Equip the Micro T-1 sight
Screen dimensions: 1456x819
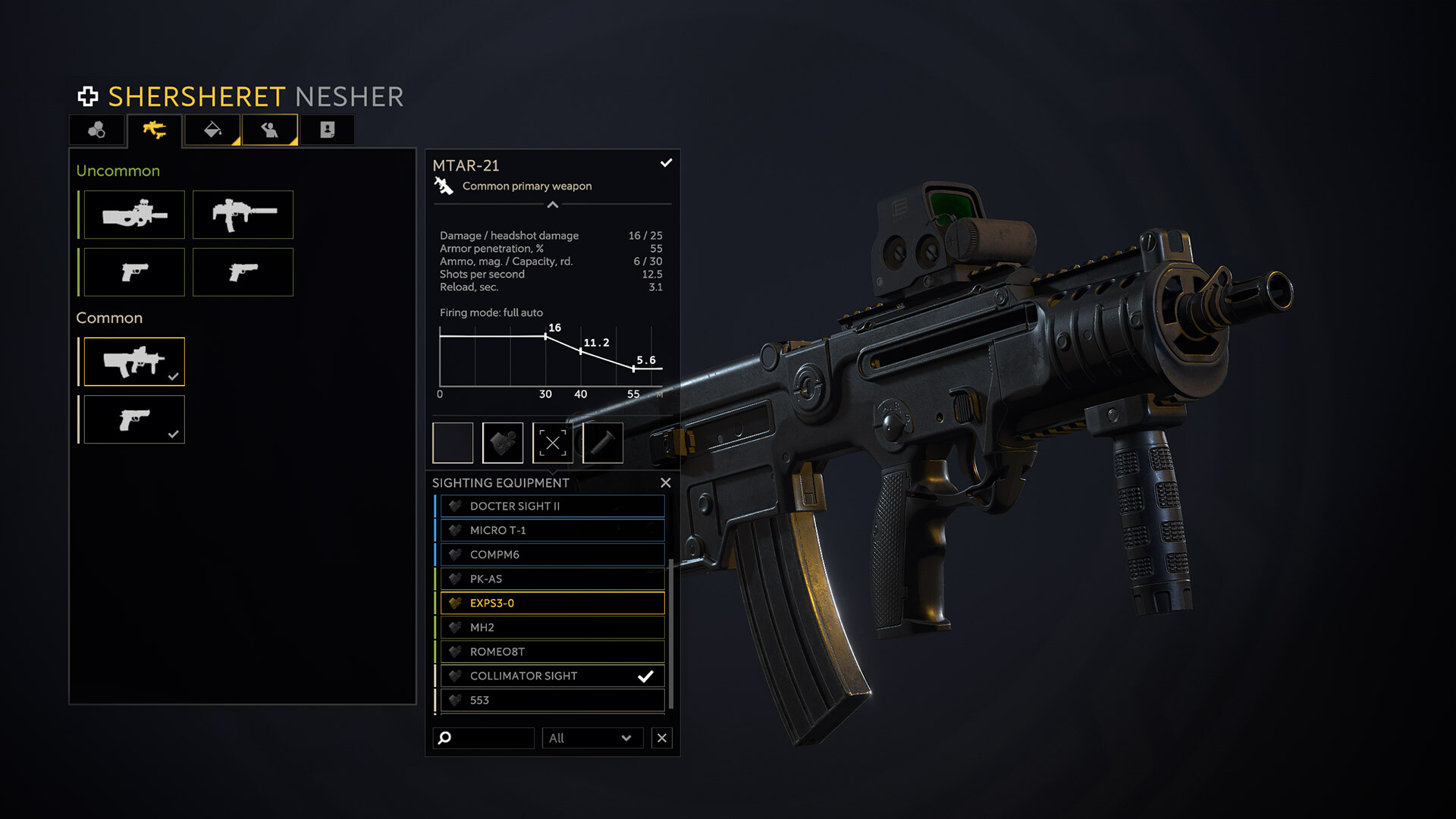[x=552, y=530]
